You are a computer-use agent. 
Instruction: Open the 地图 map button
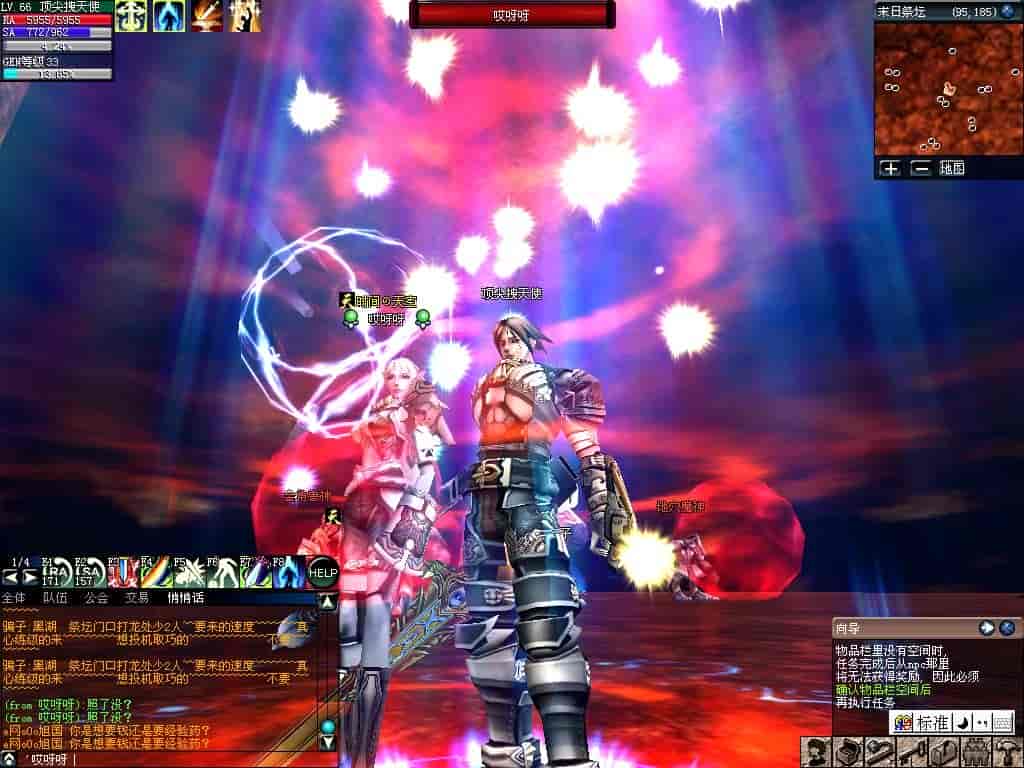tap(952, 169)
